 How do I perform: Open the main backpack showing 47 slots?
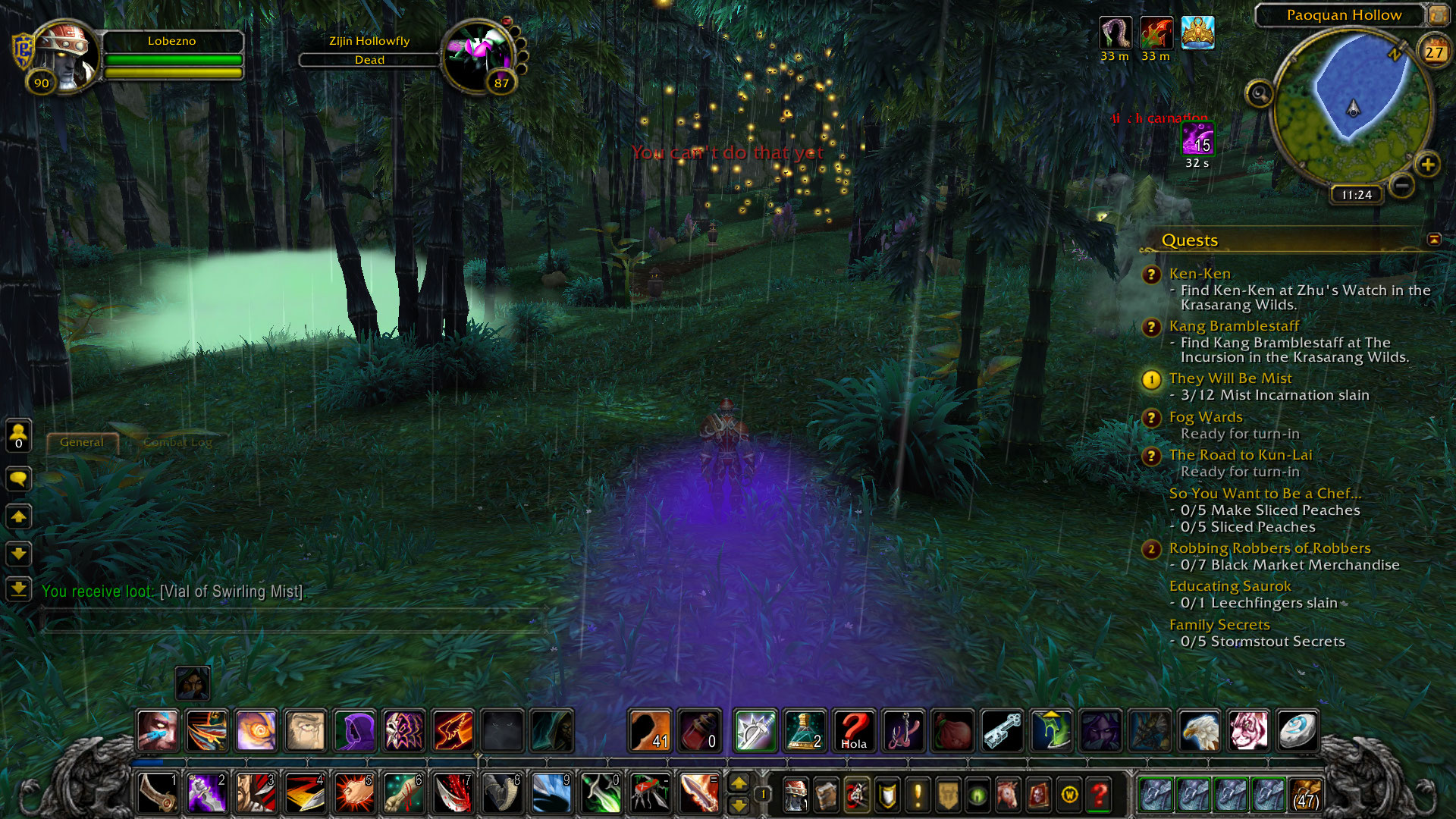(x=1305, y=794)
